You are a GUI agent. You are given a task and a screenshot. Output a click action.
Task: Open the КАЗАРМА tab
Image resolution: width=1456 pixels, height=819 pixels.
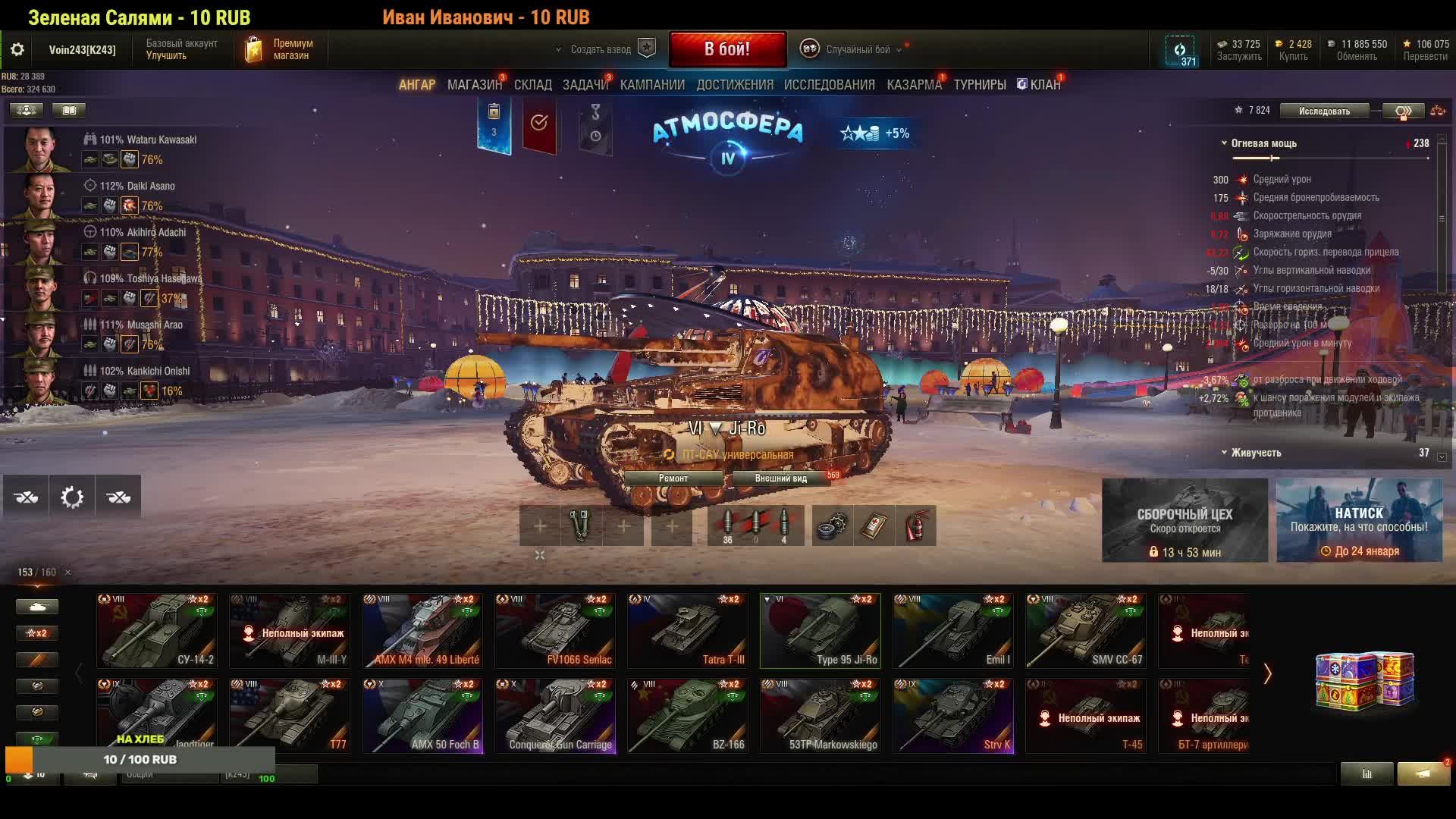[x=914, y=85]
